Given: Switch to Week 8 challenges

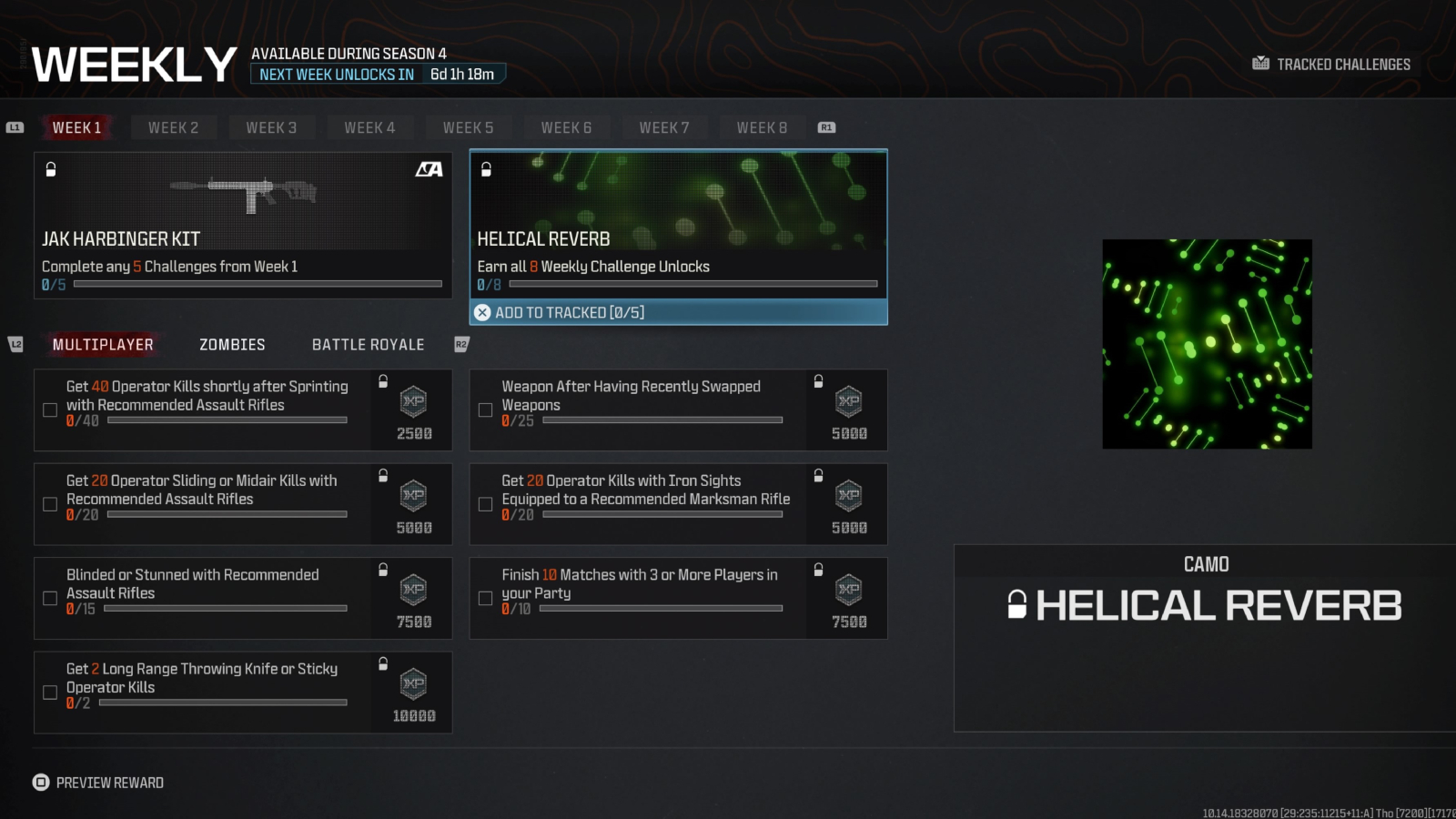Looking at the screenshot, I should (x=762, y=127).
